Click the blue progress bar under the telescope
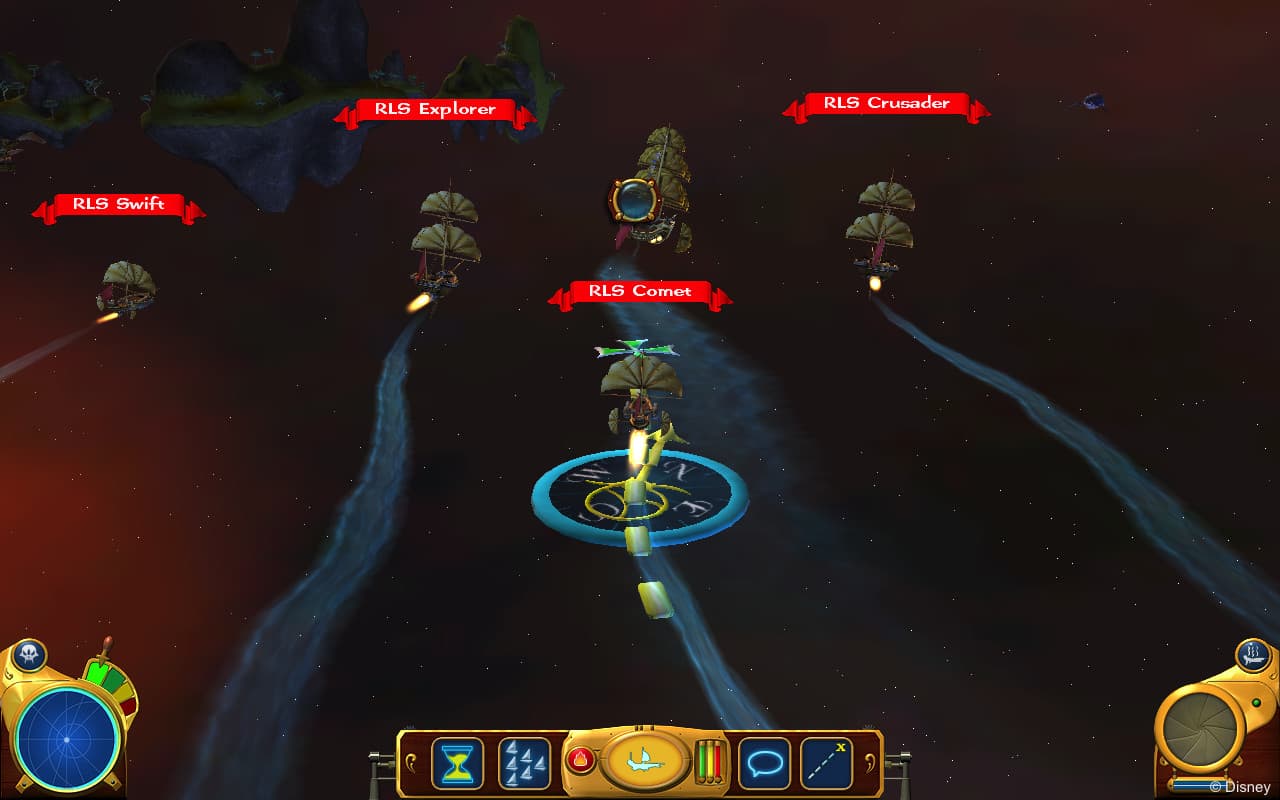This screenshot has height=800, width=1280. [x=1199, y=783]
